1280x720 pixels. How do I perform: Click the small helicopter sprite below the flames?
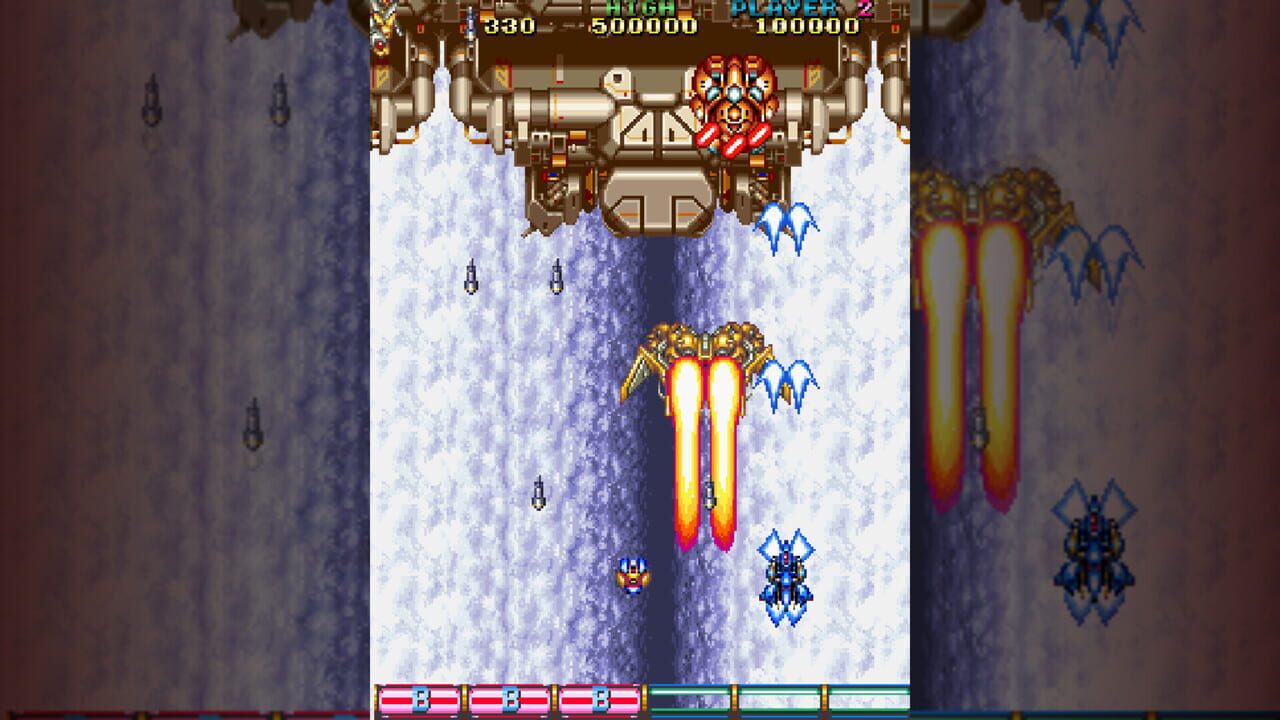[x=634, y=578]
